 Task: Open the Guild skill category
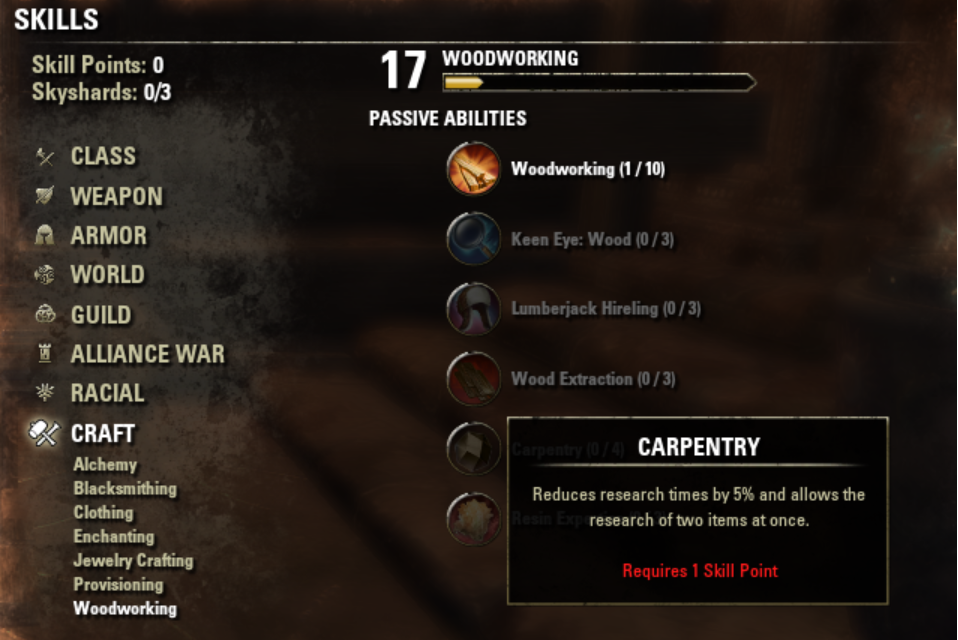point(100,315)
